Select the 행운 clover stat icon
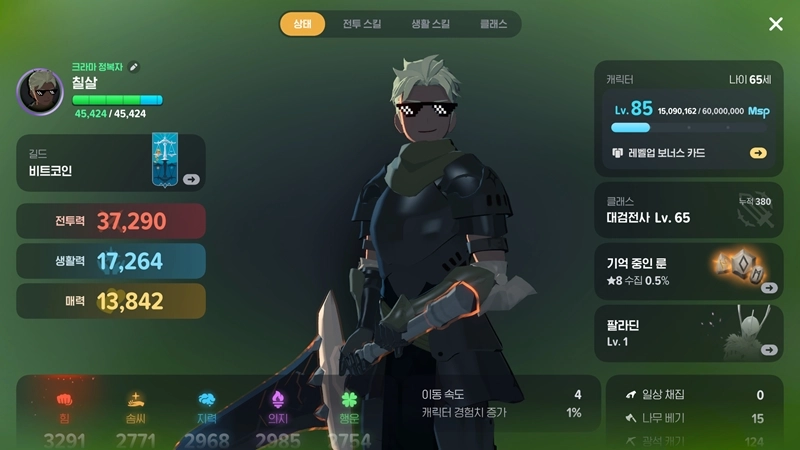Viewport: 800px width, 450px height. point(347,400)
